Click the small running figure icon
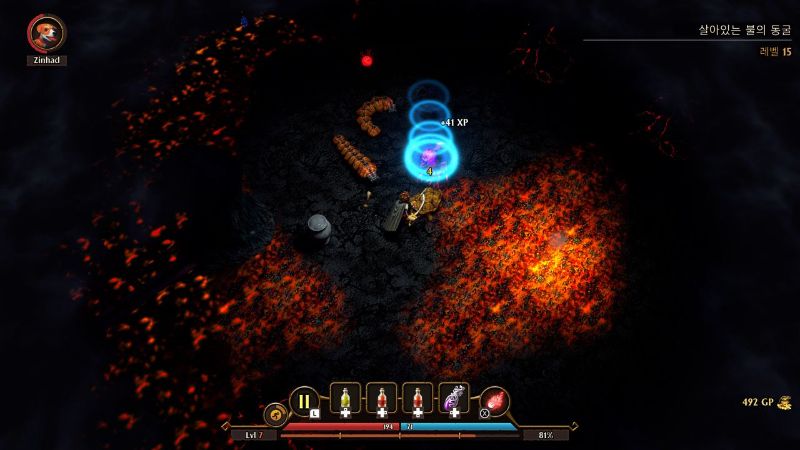Image resolution: width=800 pixels, height=450 pixels. 273,413
